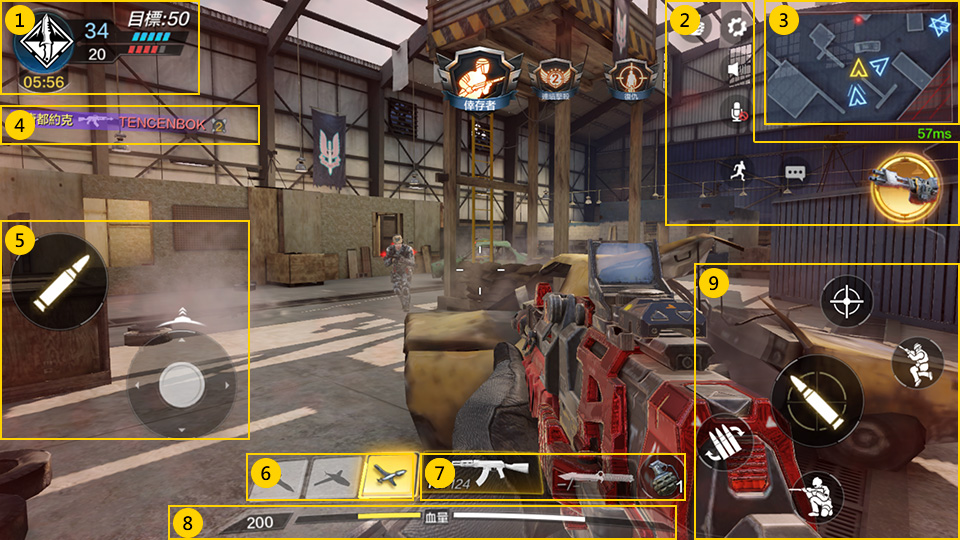
Task: Unmute the crossed-out microphone
Action: pos(736,110)
